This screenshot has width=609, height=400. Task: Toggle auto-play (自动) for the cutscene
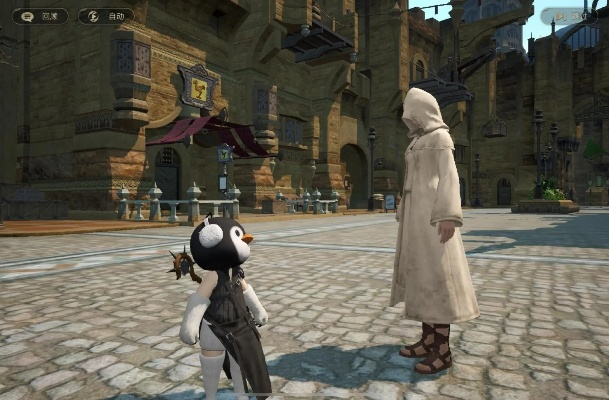[106, 16]
